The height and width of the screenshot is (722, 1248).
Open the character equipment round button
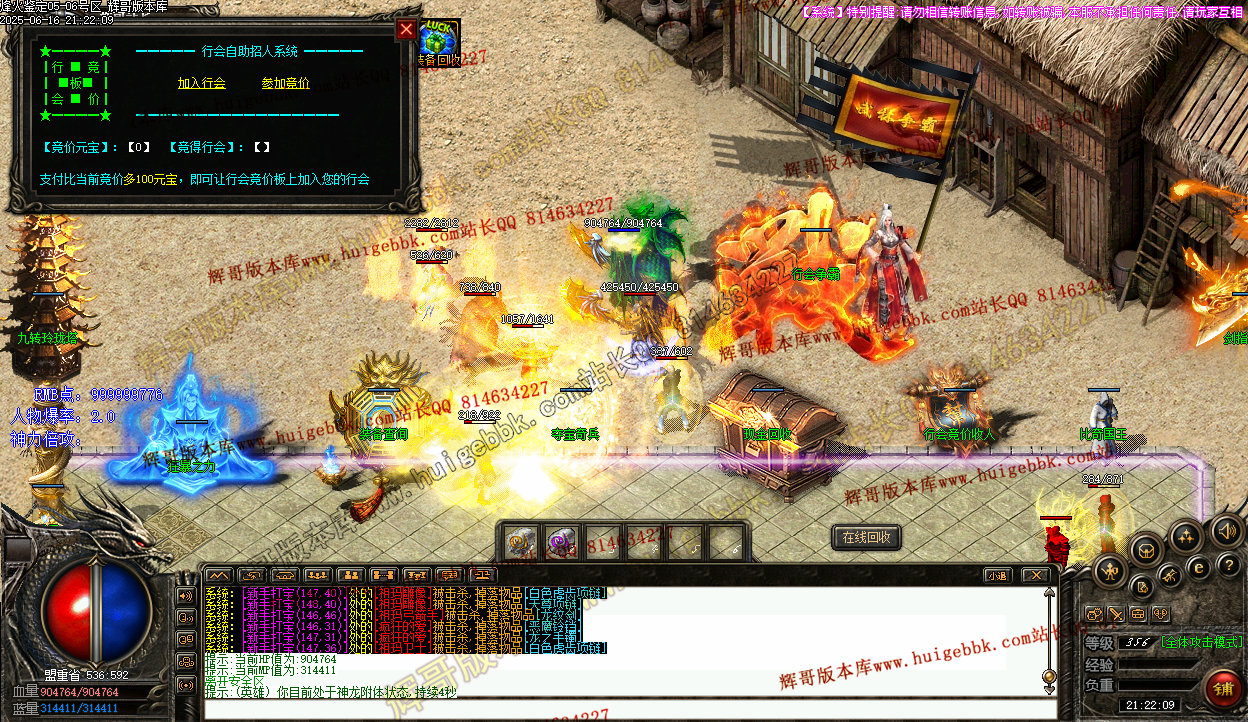point(1110,572)
